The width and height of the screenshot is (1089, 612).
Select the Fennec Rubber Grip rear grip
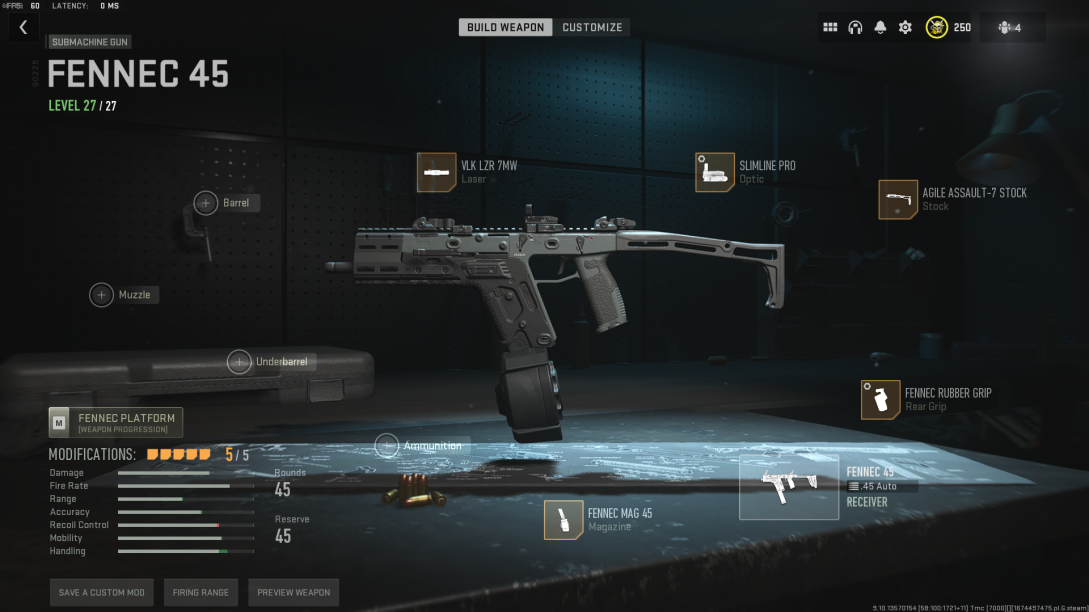[x=880, y=400]
